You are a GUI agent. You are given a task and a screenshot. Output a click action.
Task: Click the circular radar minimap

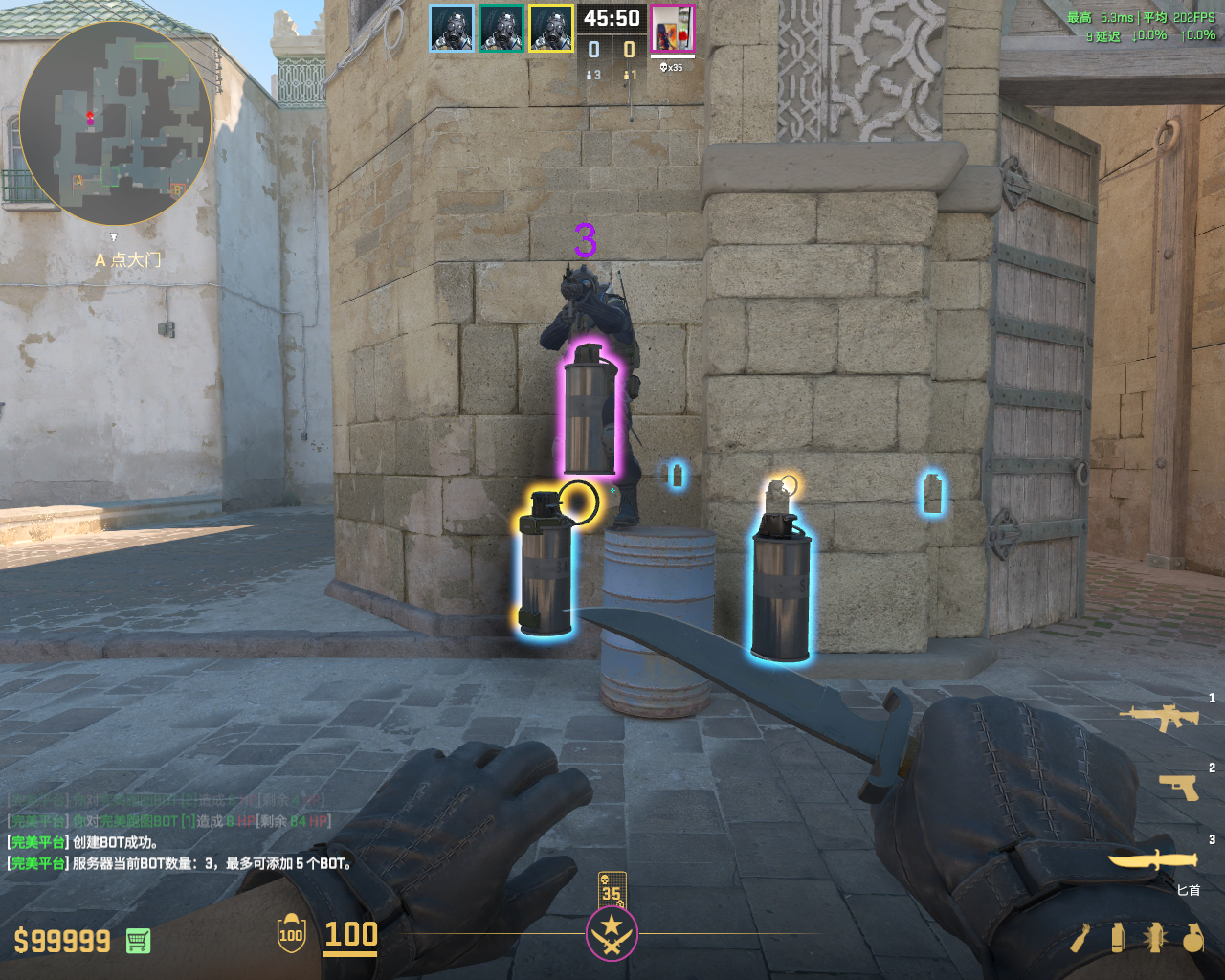coord(115,122)
